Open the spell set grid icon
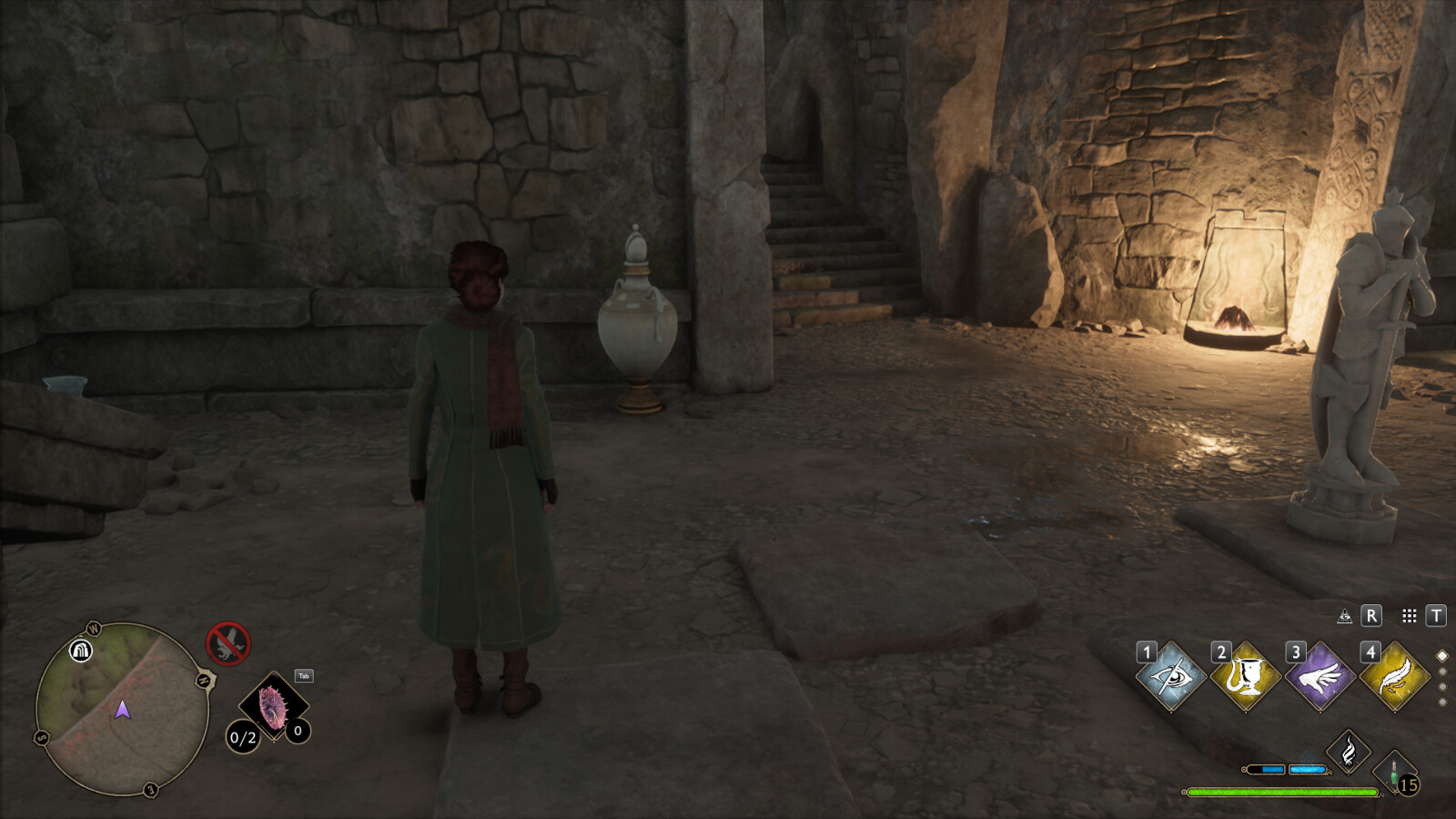Viewport: 1456px width, 819px height. [x=1409, y=616]
